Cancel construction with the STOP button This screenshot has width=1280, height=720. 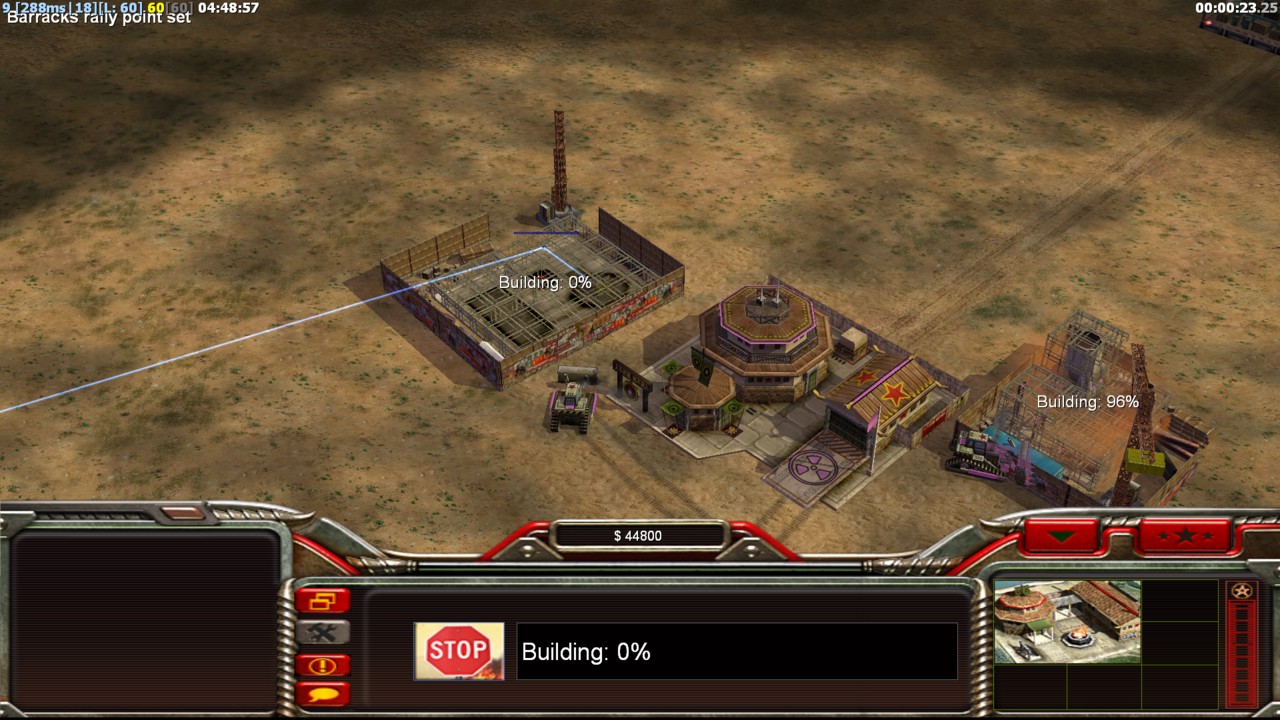click(x=459, y=652)
